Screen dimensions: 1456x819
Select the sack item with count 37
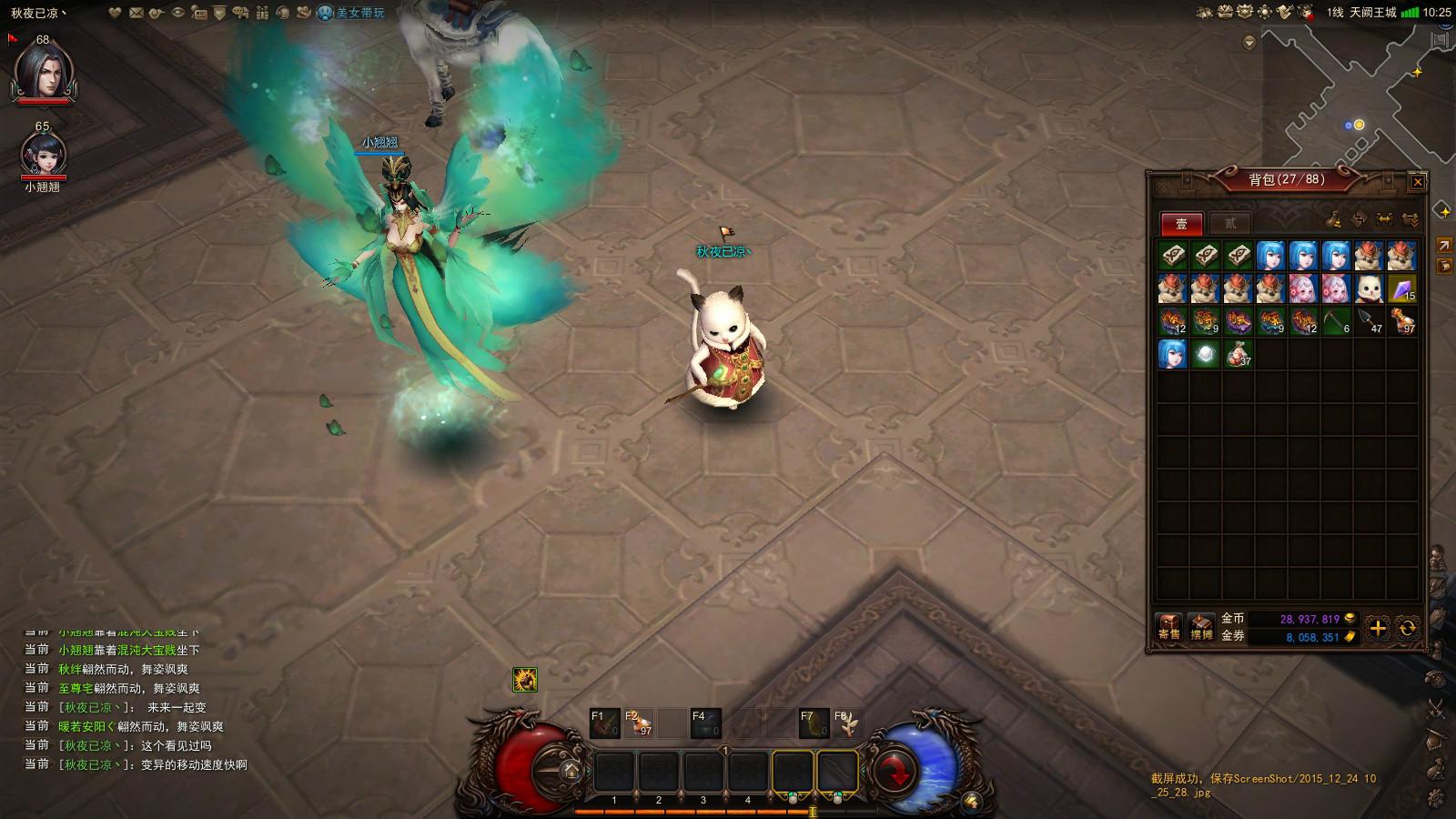pos(1239,354)
